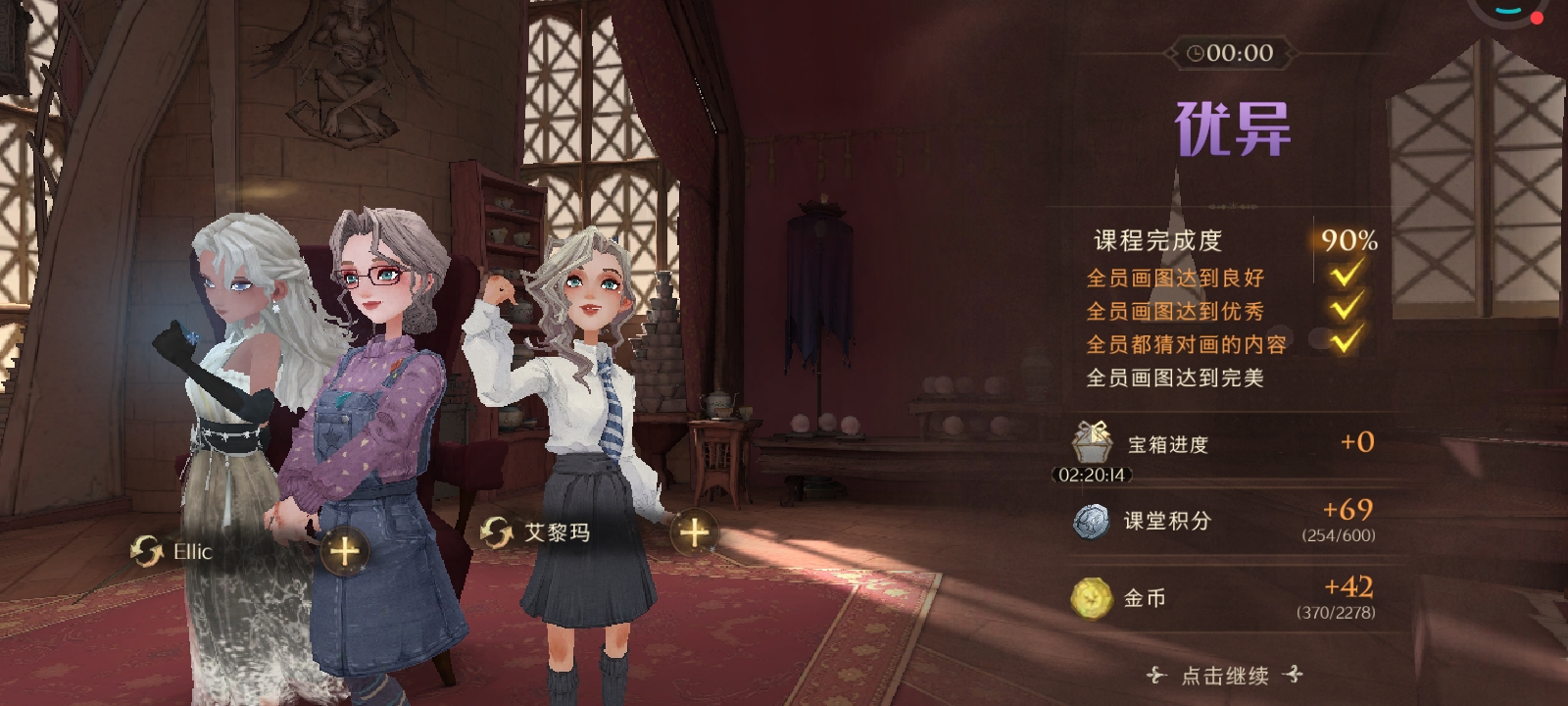Open the 宝箱进度 treasure chest icon
The height and width of the screenshot is (706, 1568).
point(1092,443)
